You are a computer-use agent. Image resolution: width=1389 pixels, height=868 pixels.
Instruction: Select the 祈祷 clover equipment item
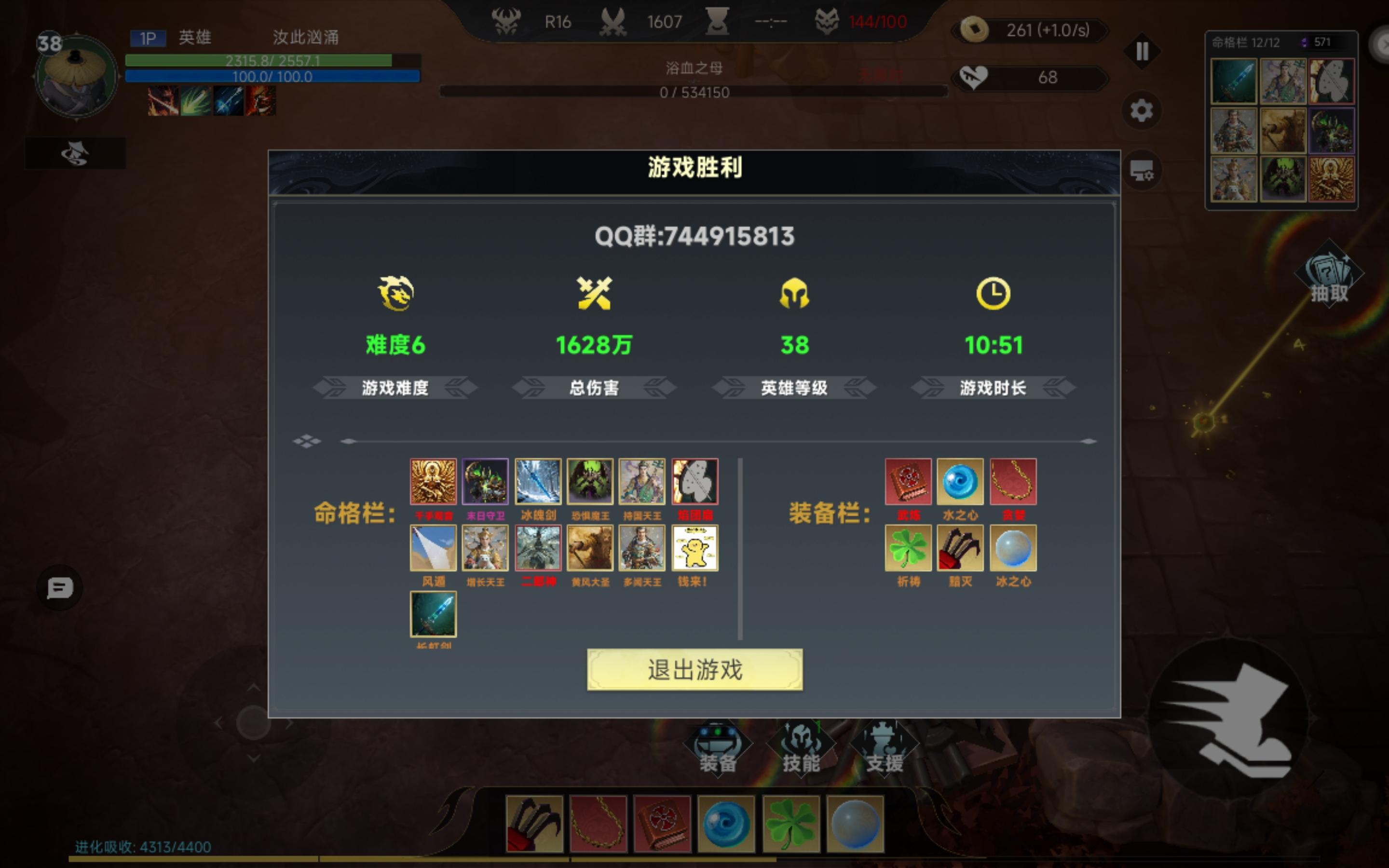pos(909,548)
